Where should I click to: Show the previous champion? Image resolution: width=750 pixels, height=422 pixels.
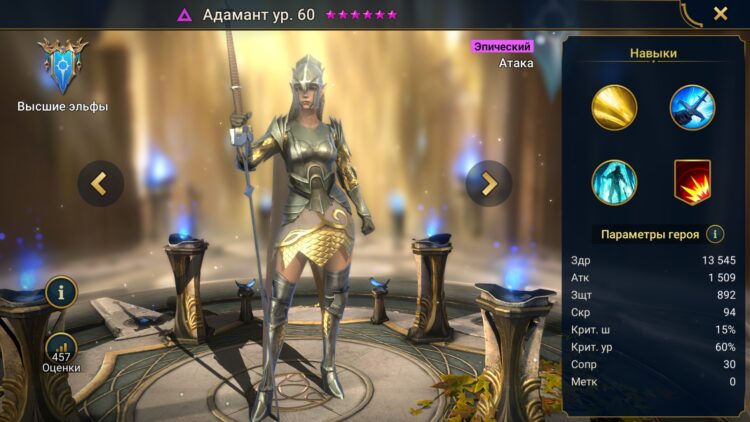pyautogui.click(x=101, y=183)
